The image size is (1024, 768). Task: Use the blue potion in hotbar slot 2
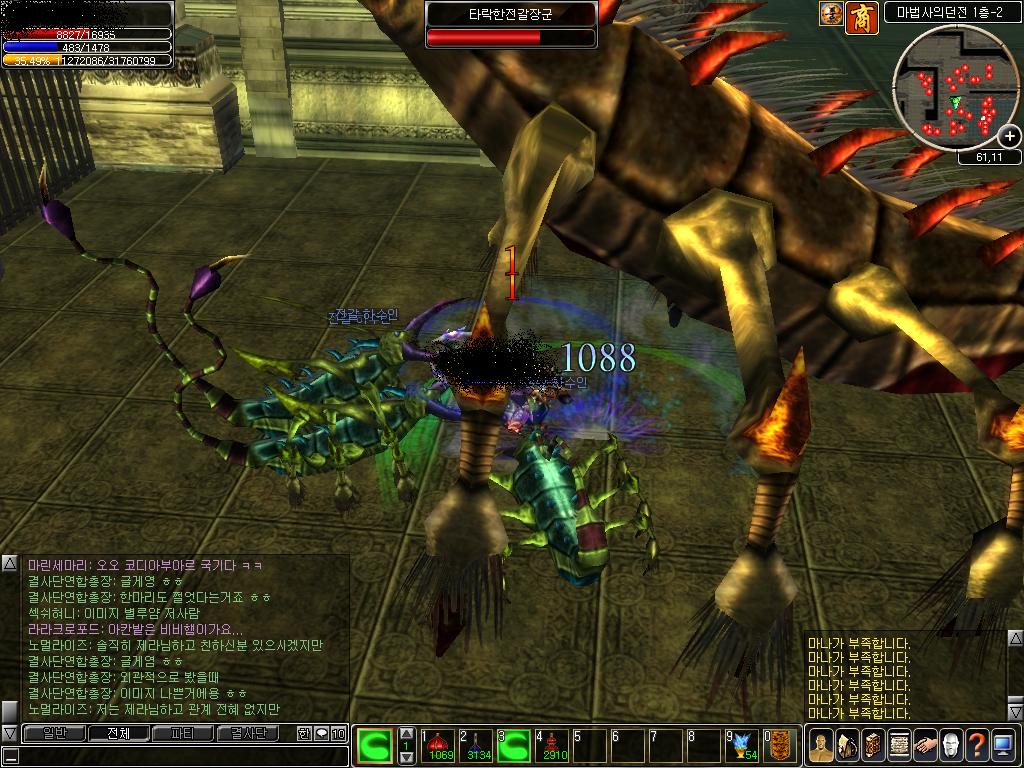click(479, 745)
